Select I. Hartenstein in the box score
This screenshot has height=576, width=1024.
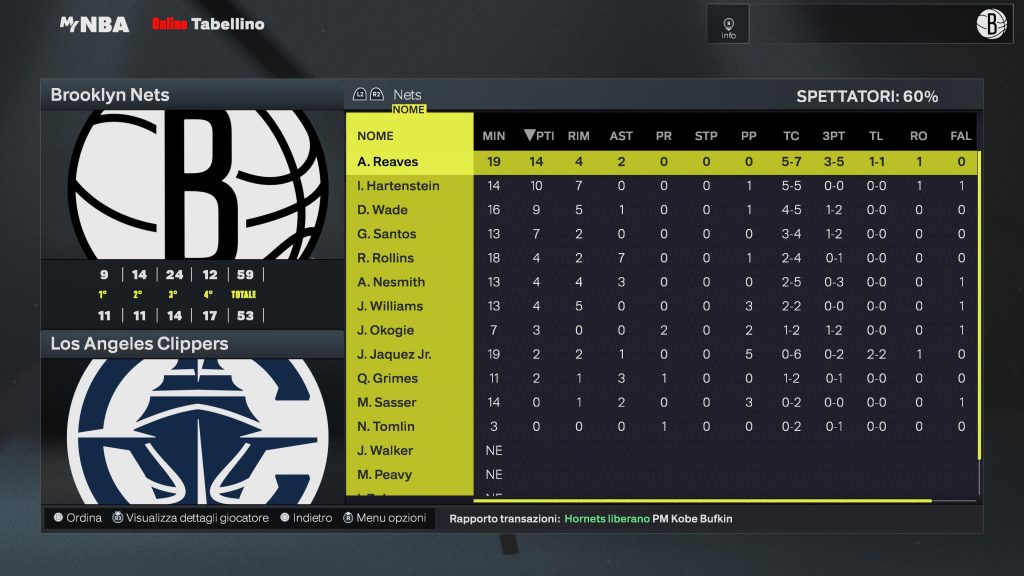coord(398,186)
